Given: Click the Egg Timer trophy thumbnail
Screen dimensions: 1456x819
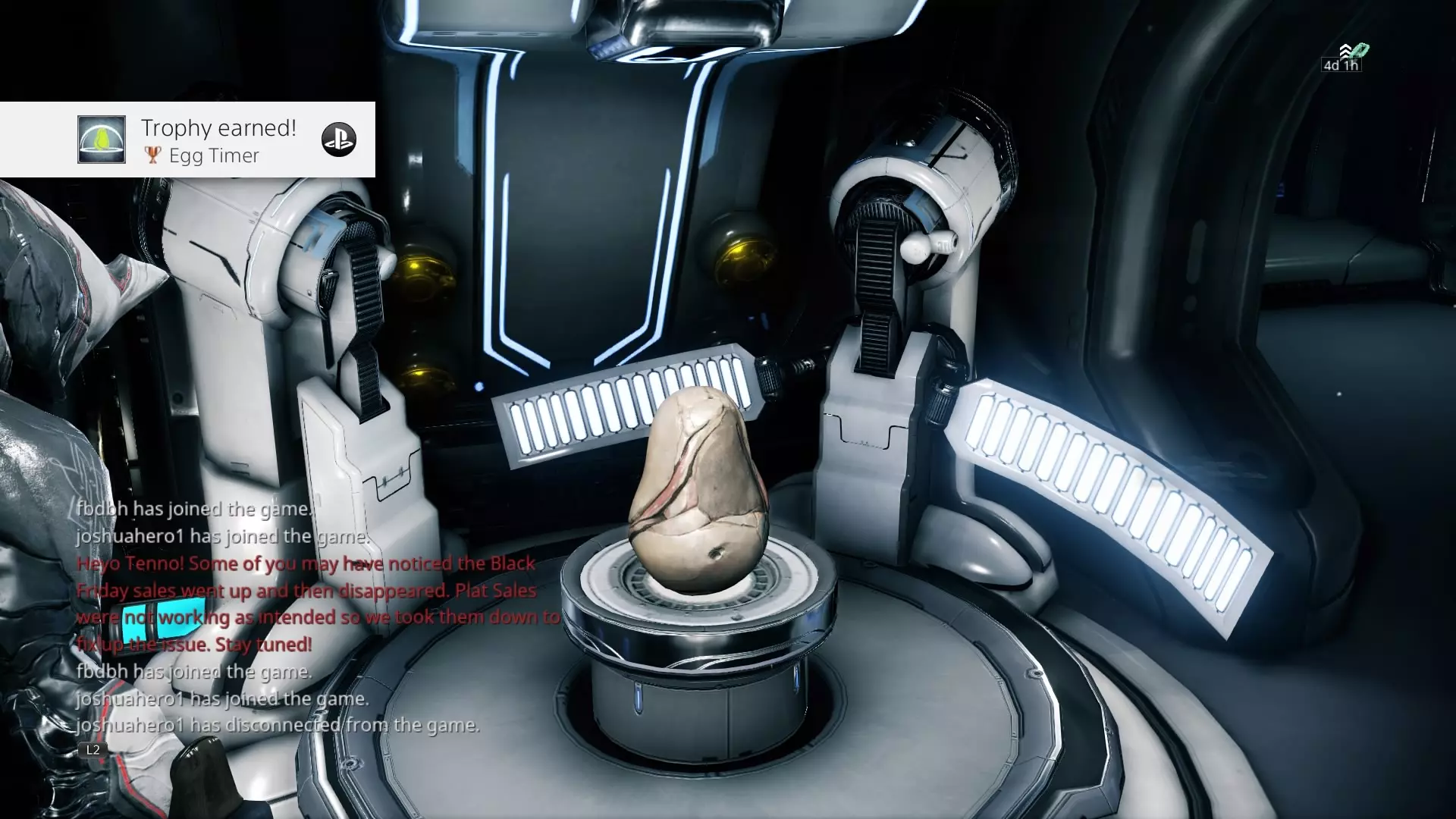Looking at the screenshot, I should click(x=102, y=140).
